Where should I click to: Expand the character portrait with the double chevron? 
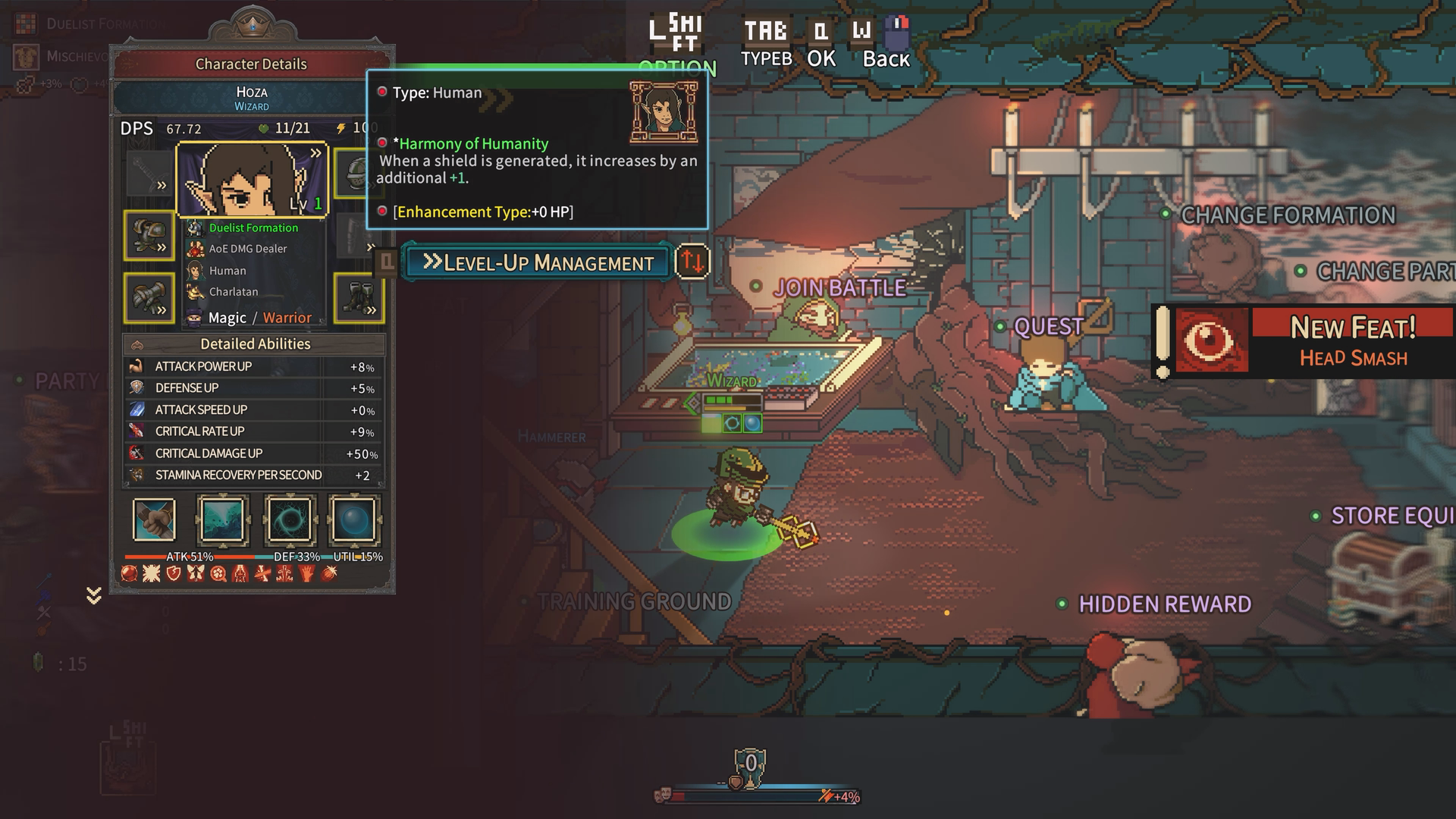coord(316,152)
